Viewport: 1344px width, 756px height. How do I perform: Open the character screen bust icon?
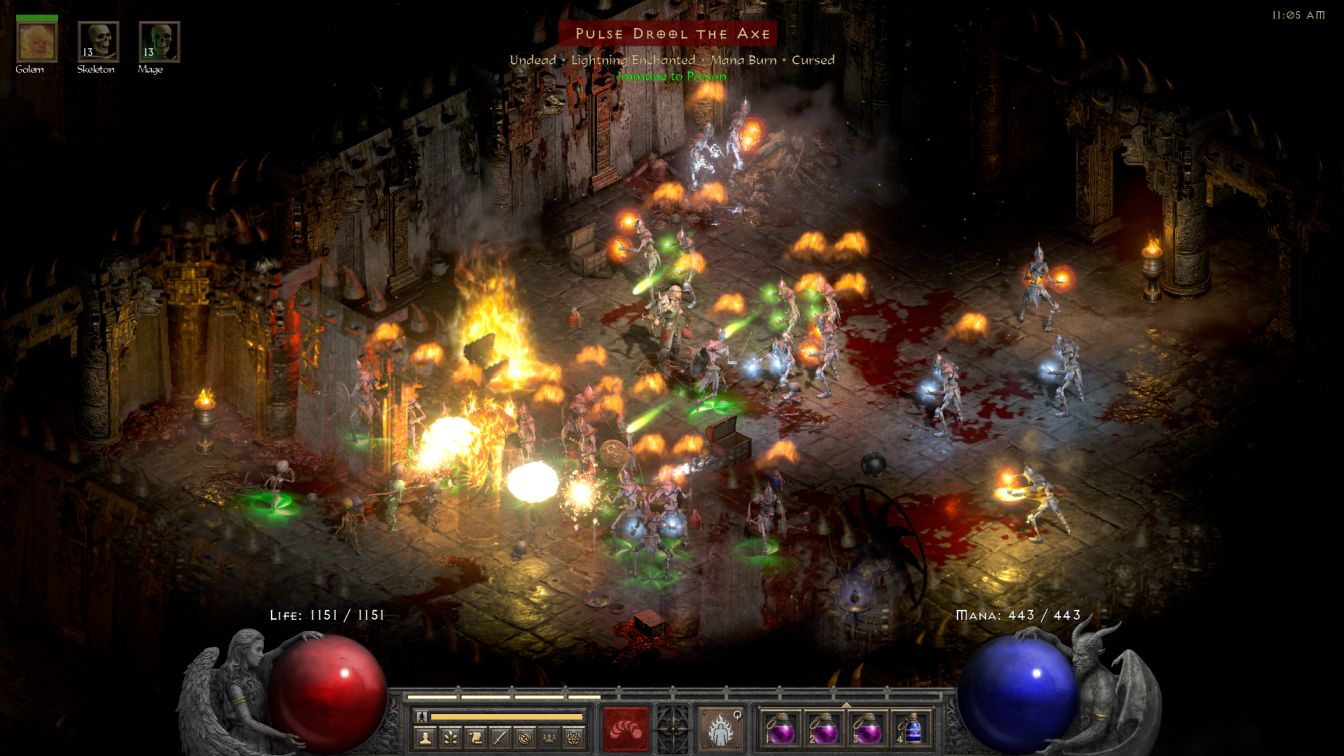426,737
